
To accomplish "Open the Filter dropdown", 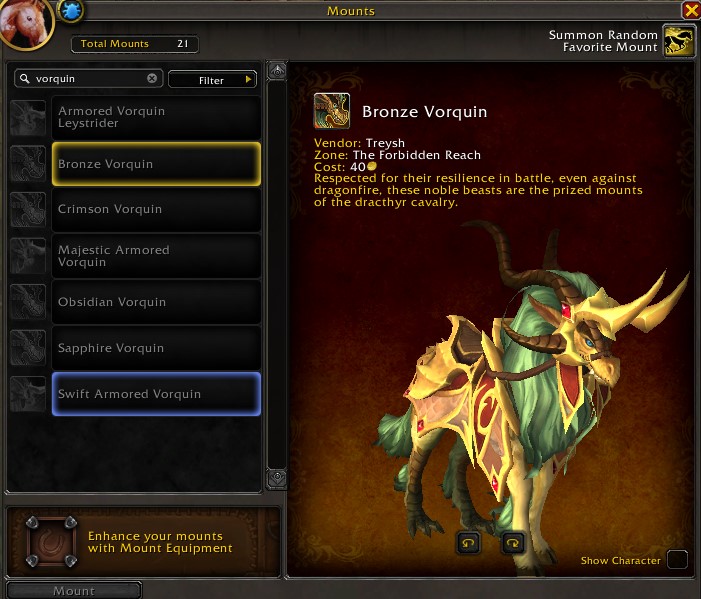I will pos(212,79).
